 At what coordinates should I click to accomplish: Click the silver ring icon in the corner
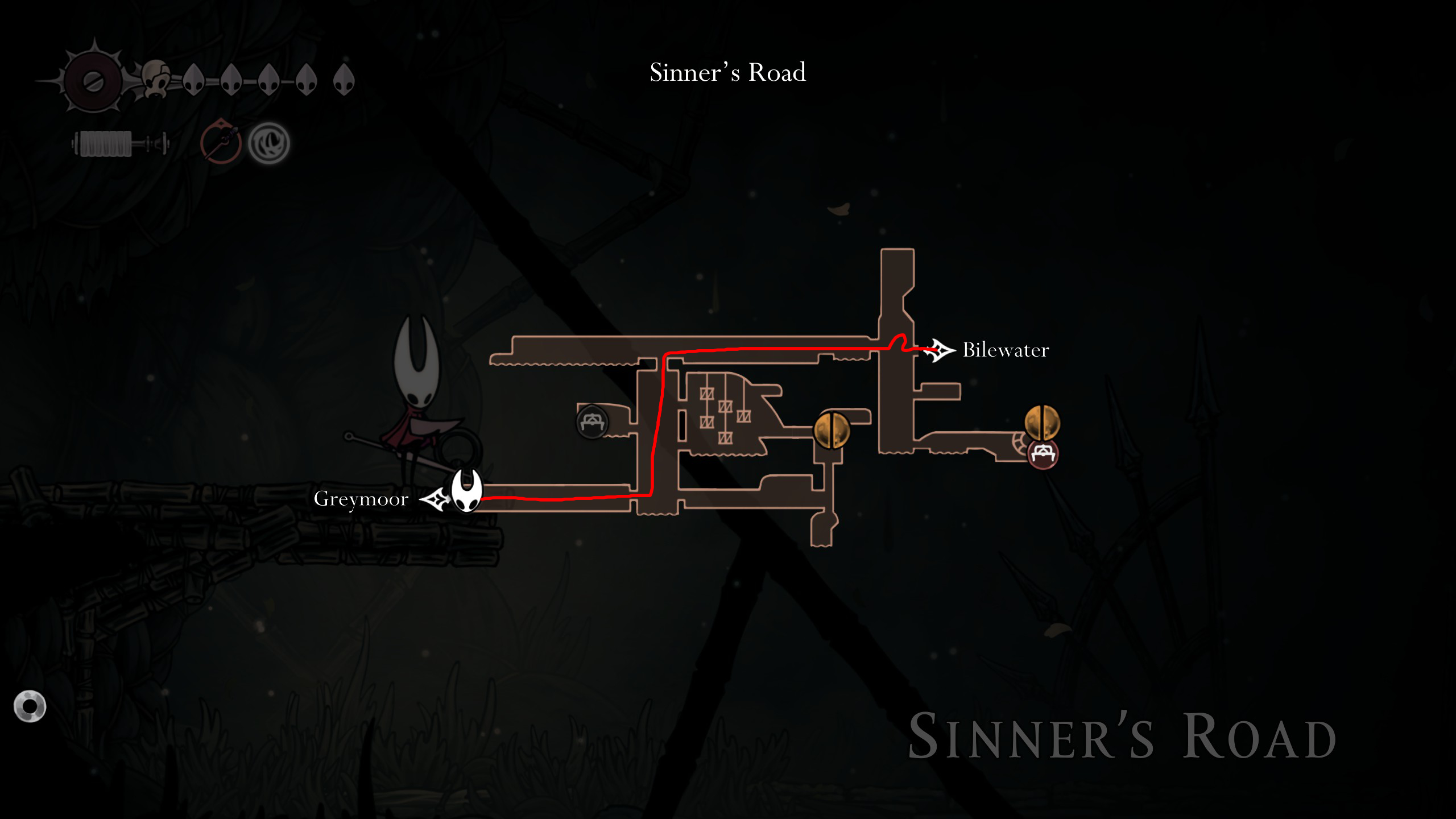point(30,706)
